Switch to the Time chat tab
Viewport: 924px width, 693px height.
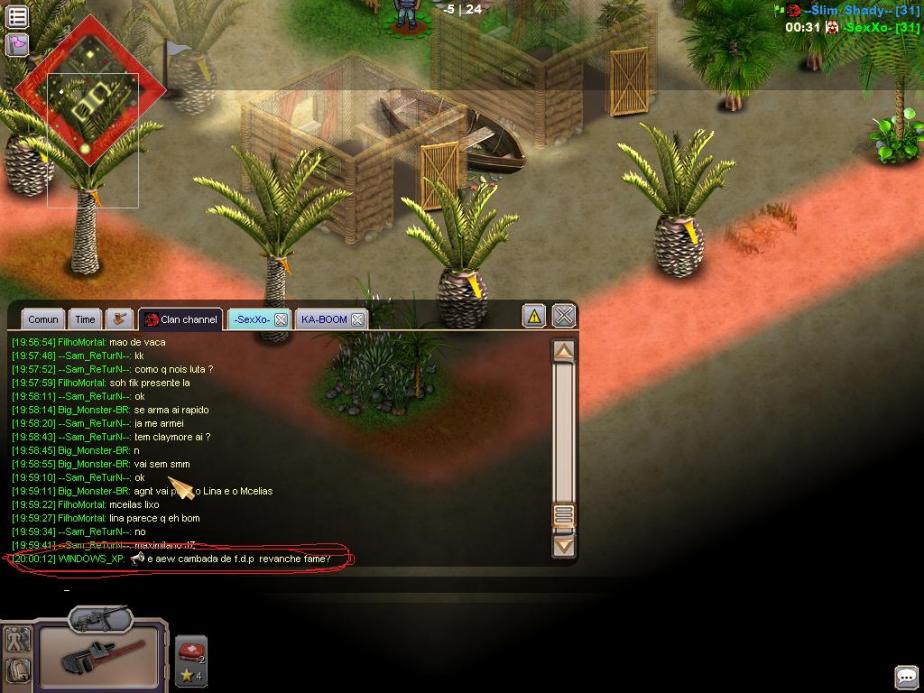85,319
